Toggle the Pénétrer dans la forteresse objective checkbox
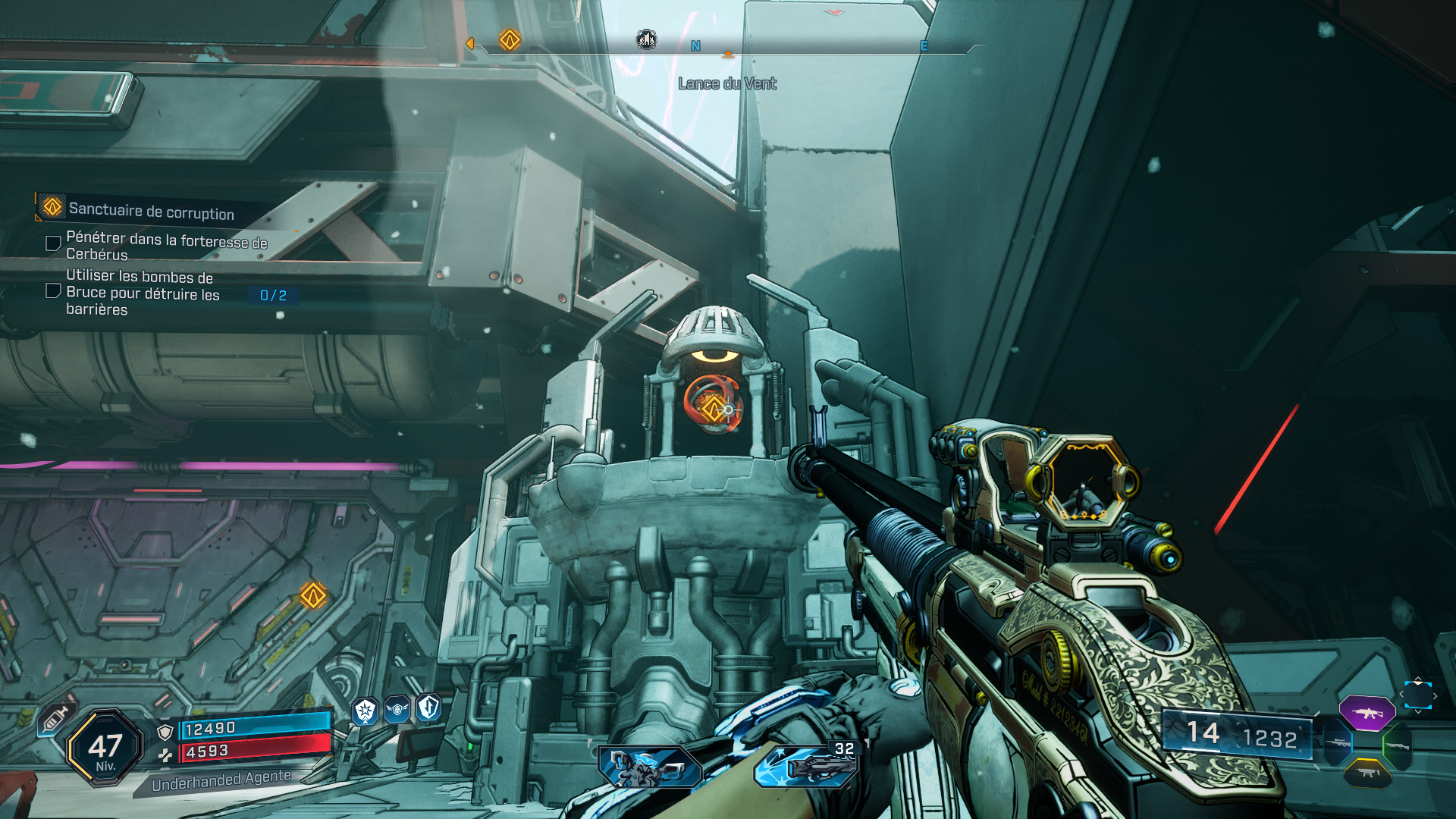Screen dimensions: 1456x819 (53, 243)
